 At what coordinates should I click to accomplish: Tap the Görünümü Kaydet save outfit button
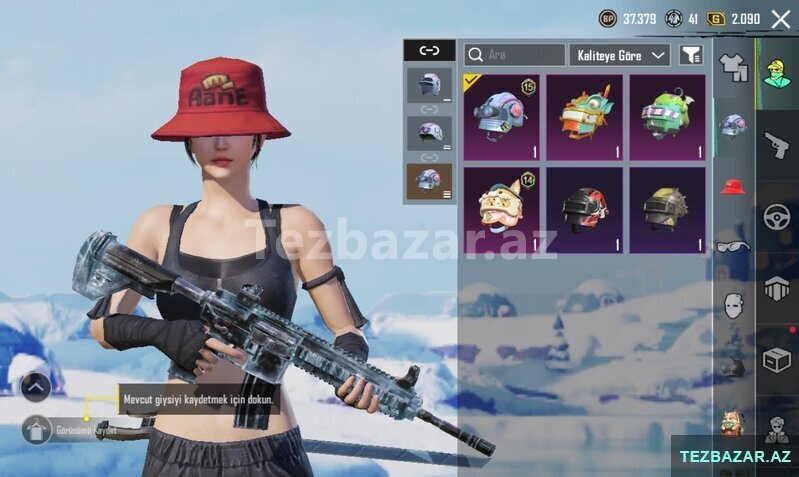coord(36,431)
